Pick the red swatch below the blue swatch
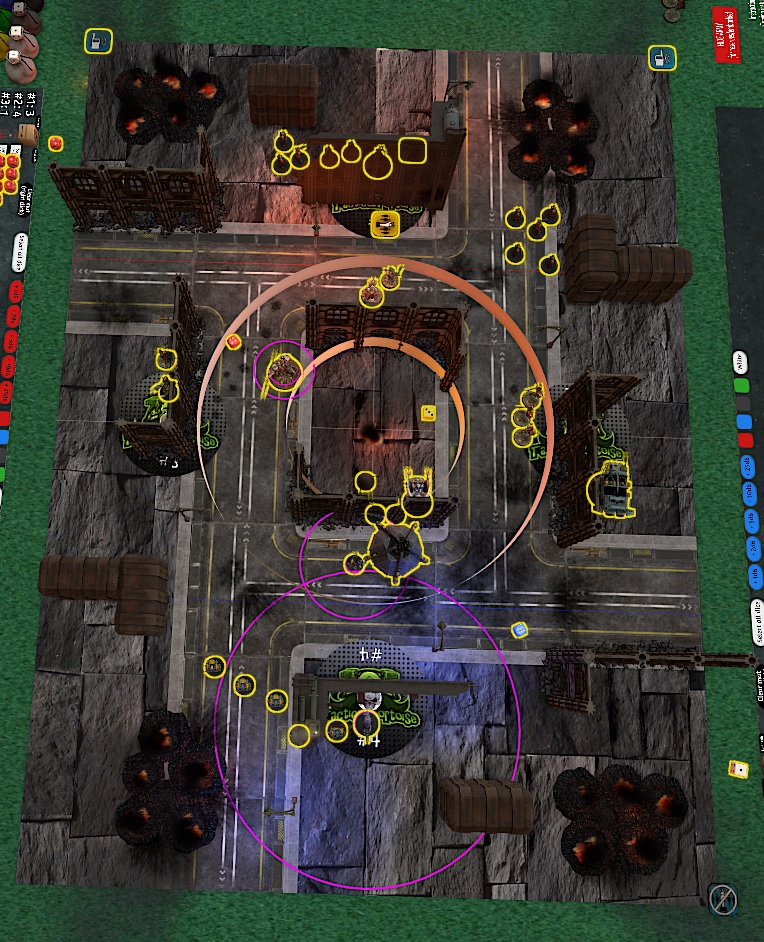 tap(745, 441)
